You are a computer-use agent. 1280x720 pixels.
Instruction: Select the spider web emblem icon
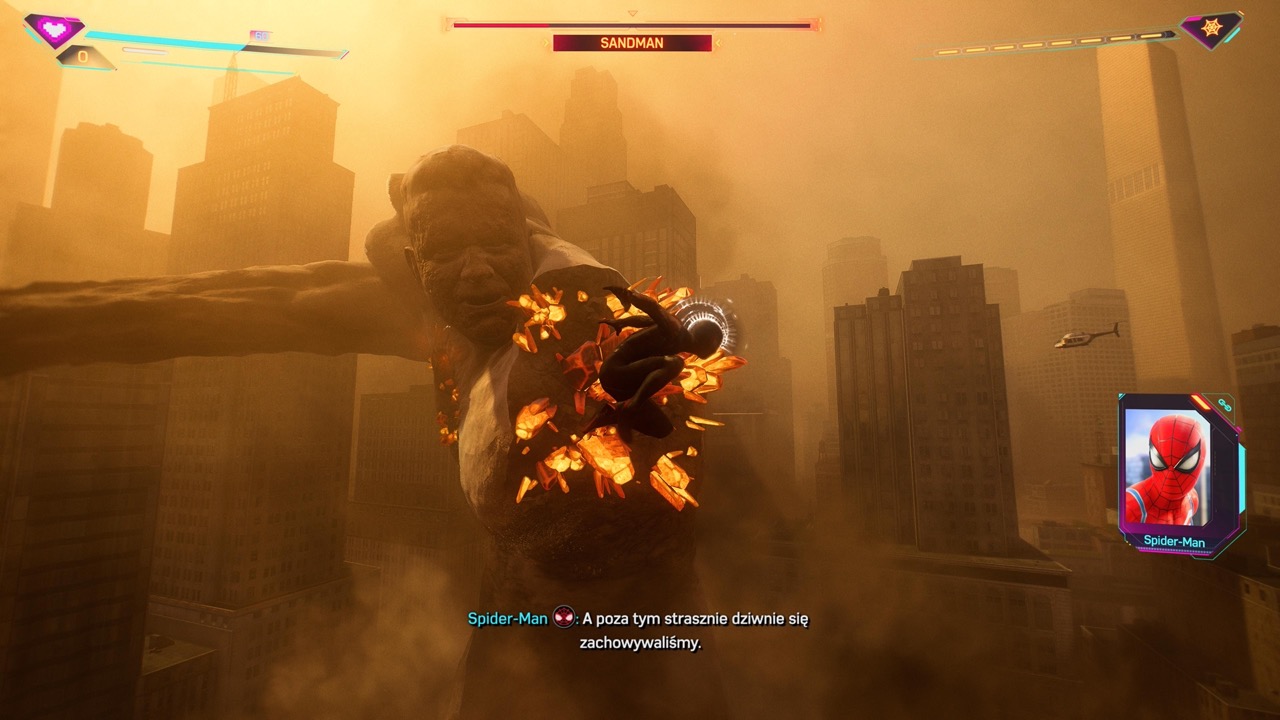pyautogui.click(x=1210, y=29)
